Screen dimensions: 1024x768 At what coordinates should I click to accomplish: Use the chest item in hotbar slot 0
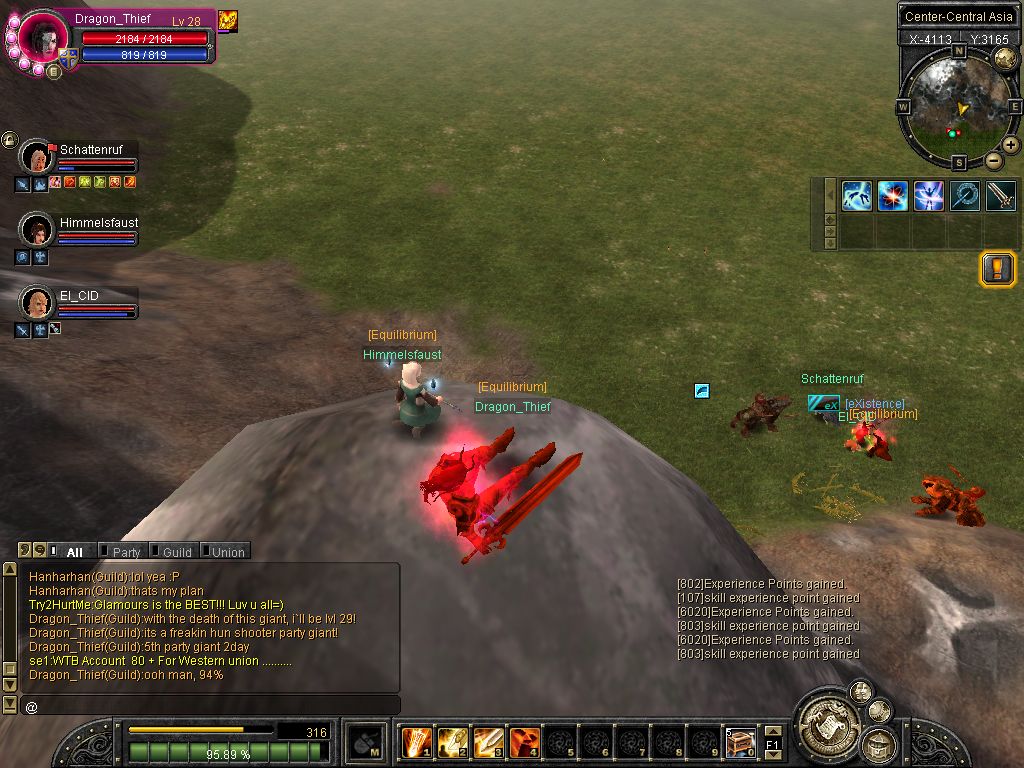(x=740, y=742)
